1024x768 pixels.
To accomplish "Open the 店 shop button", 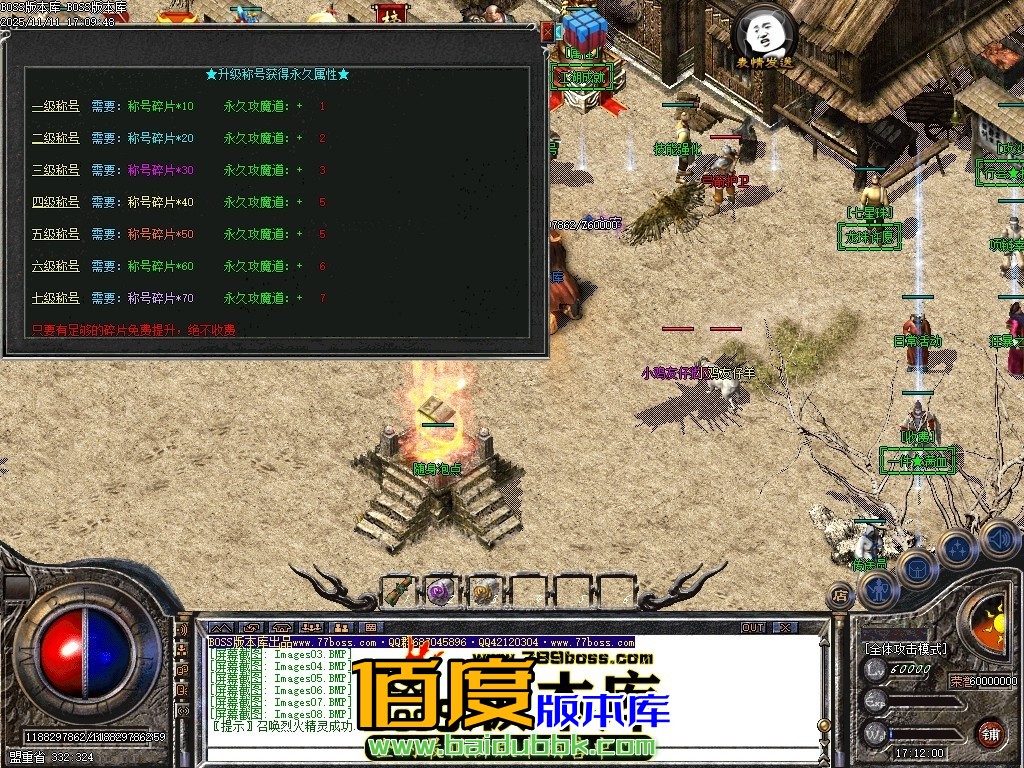I will coord(840,597).
